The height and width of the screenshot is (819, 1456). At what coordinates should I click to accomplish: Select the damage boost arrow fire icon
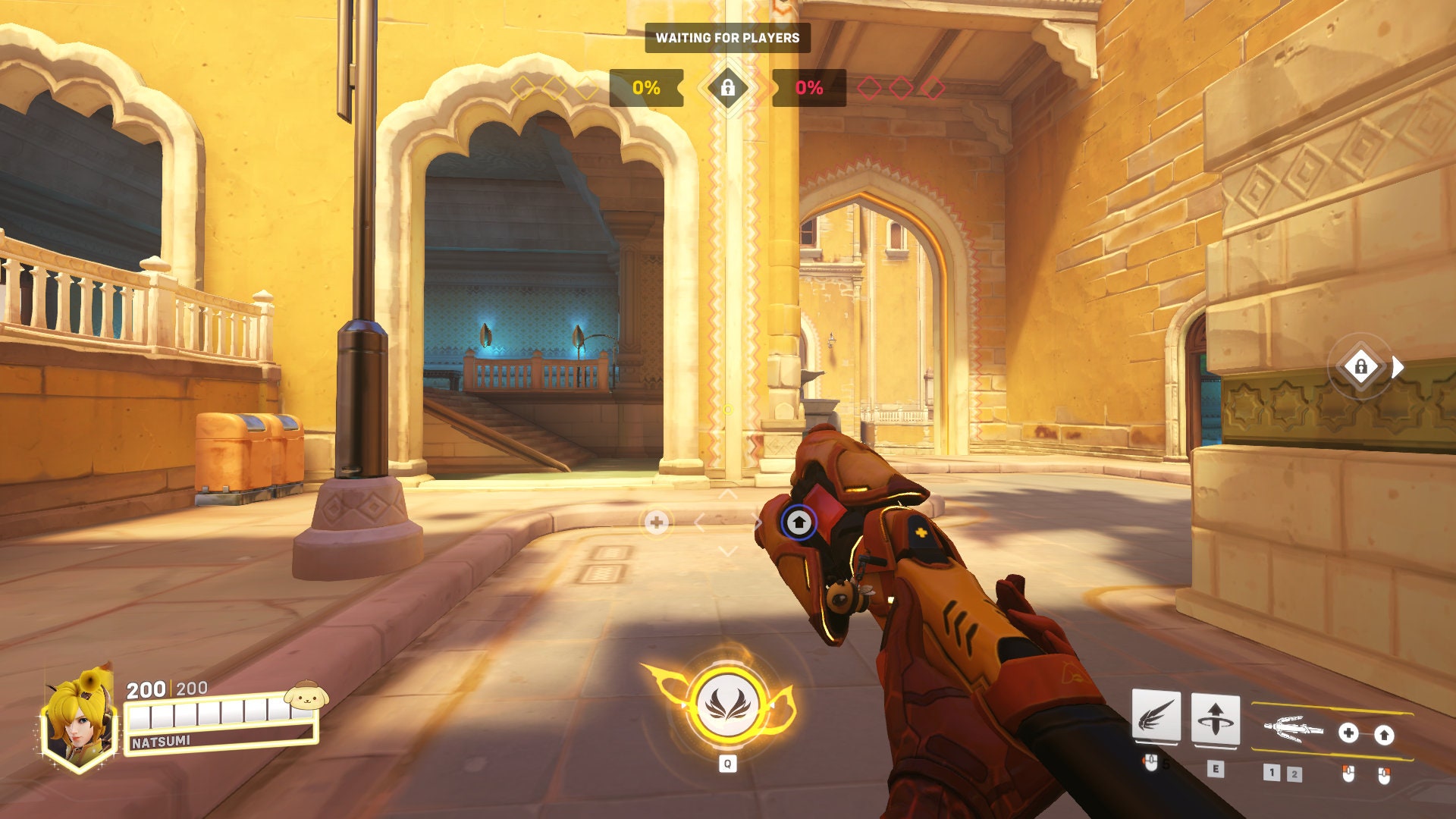tap(1384, 734)
